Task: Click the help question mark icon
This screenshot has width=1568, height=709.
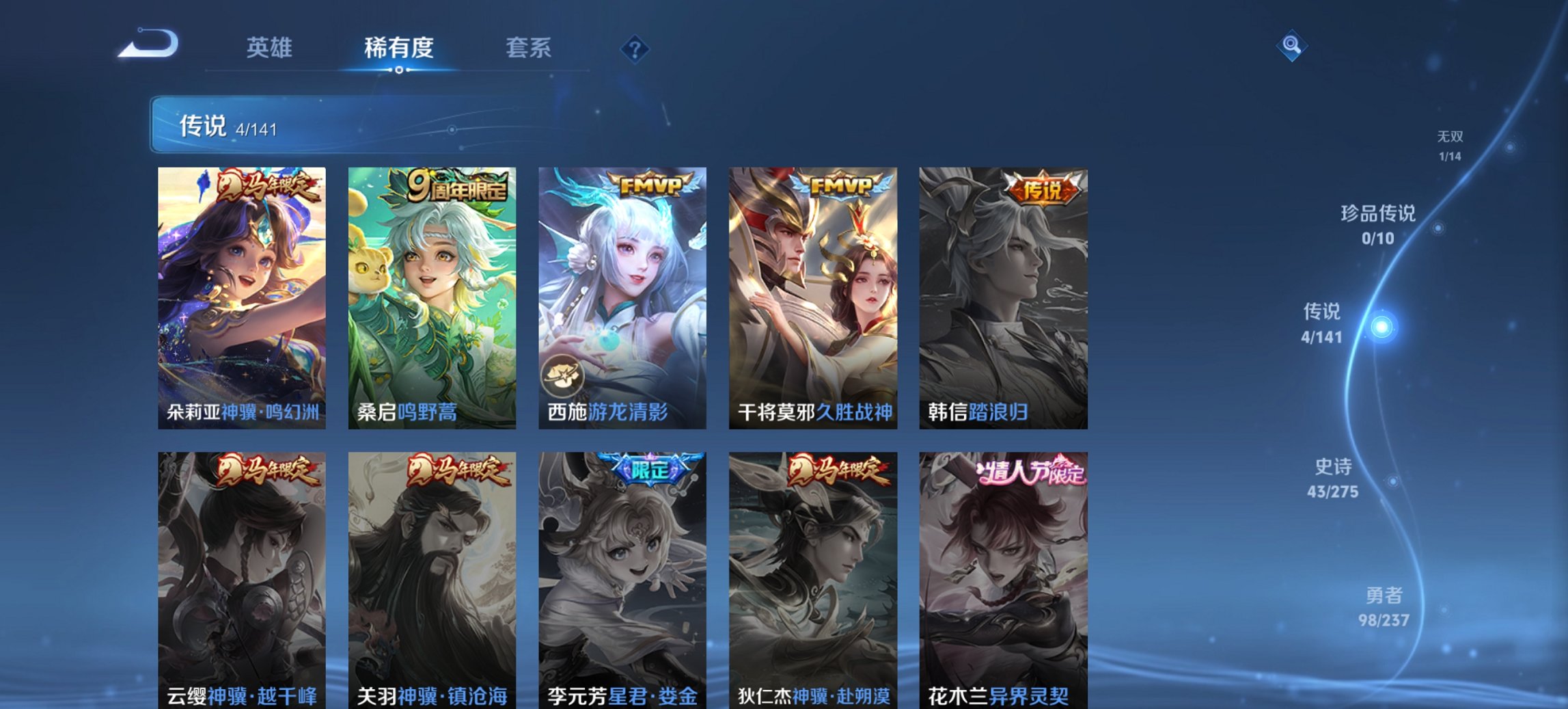Action: pyautogui.click(x=635, y=48)
